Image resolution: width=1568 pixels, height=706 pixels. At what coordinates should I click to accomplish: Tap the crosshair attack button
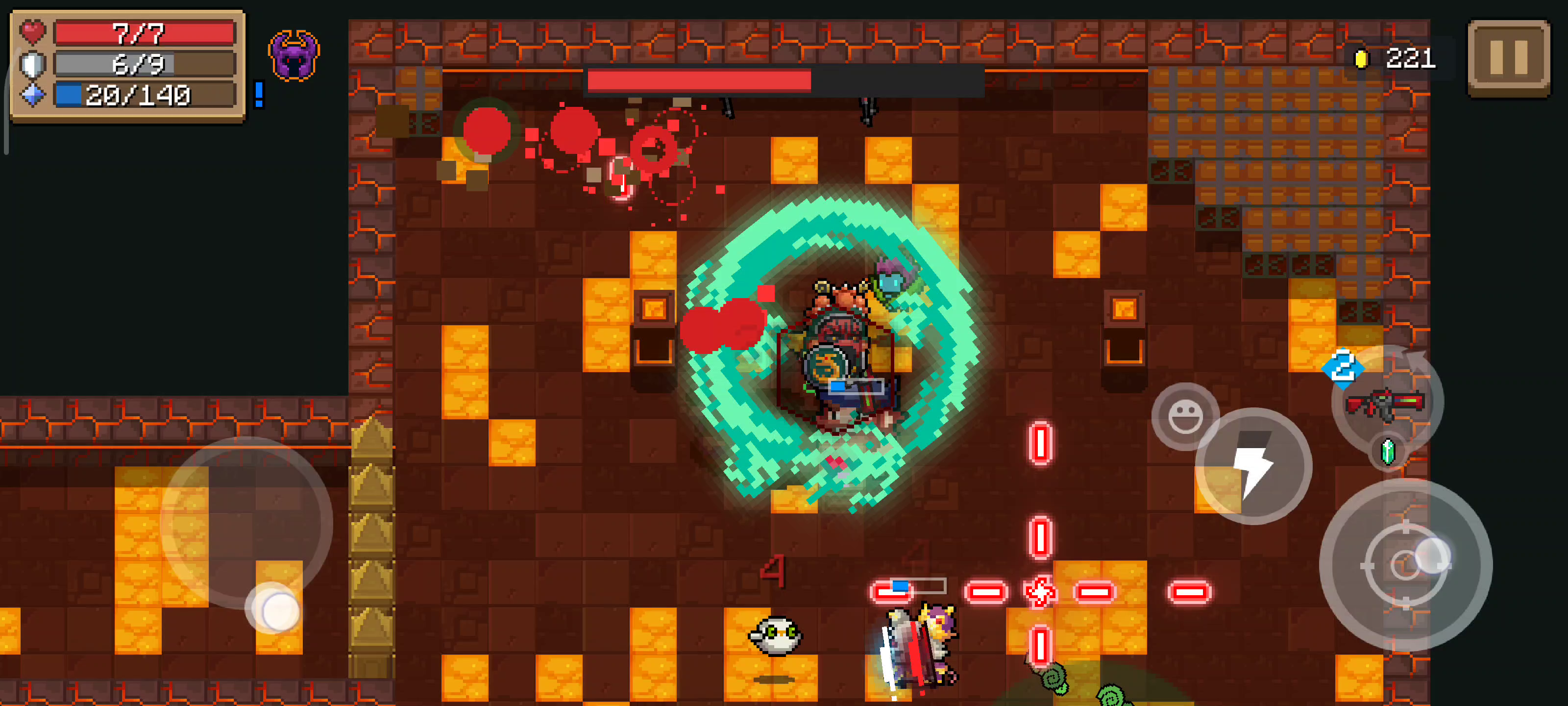[x=1405, y=565]
